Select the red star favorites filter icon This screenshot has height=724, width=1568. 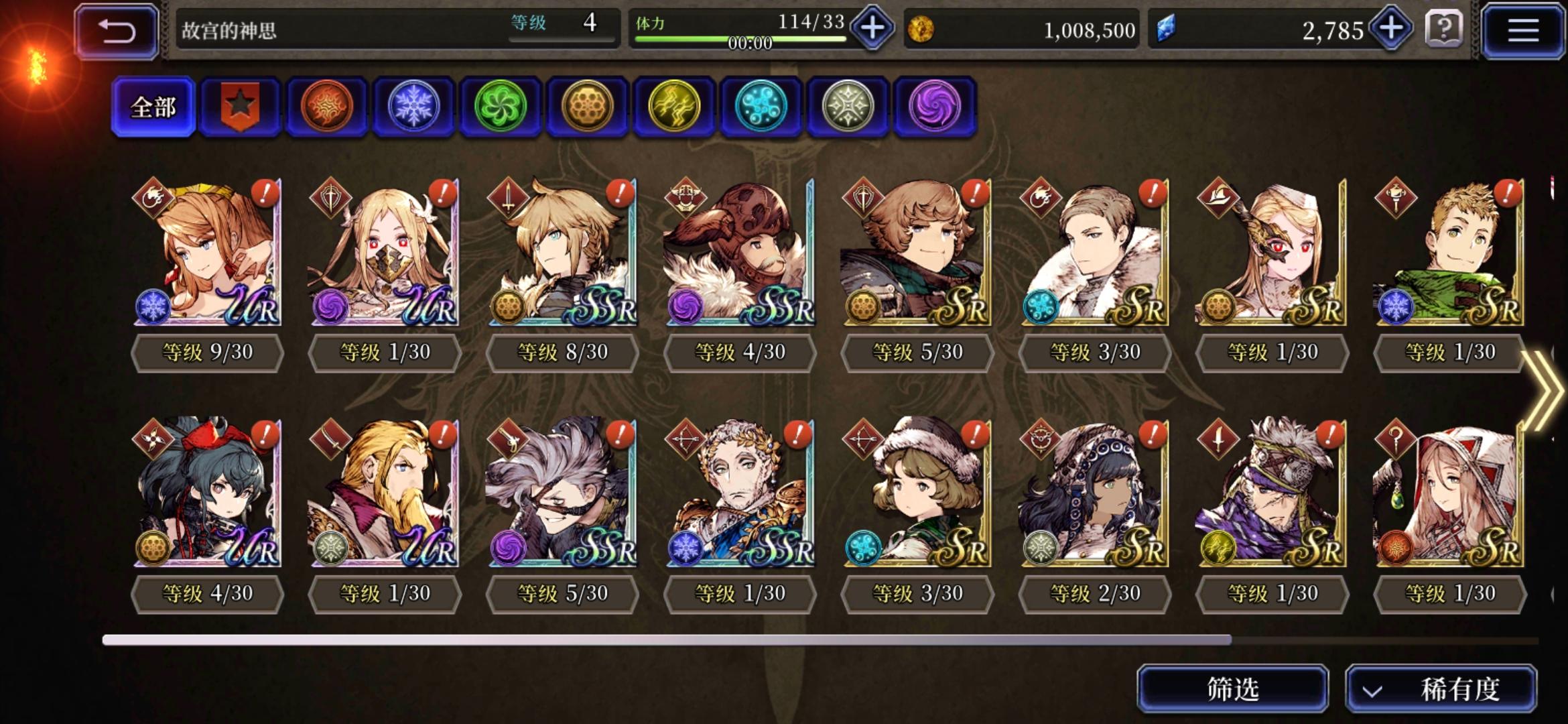[241, 106]
